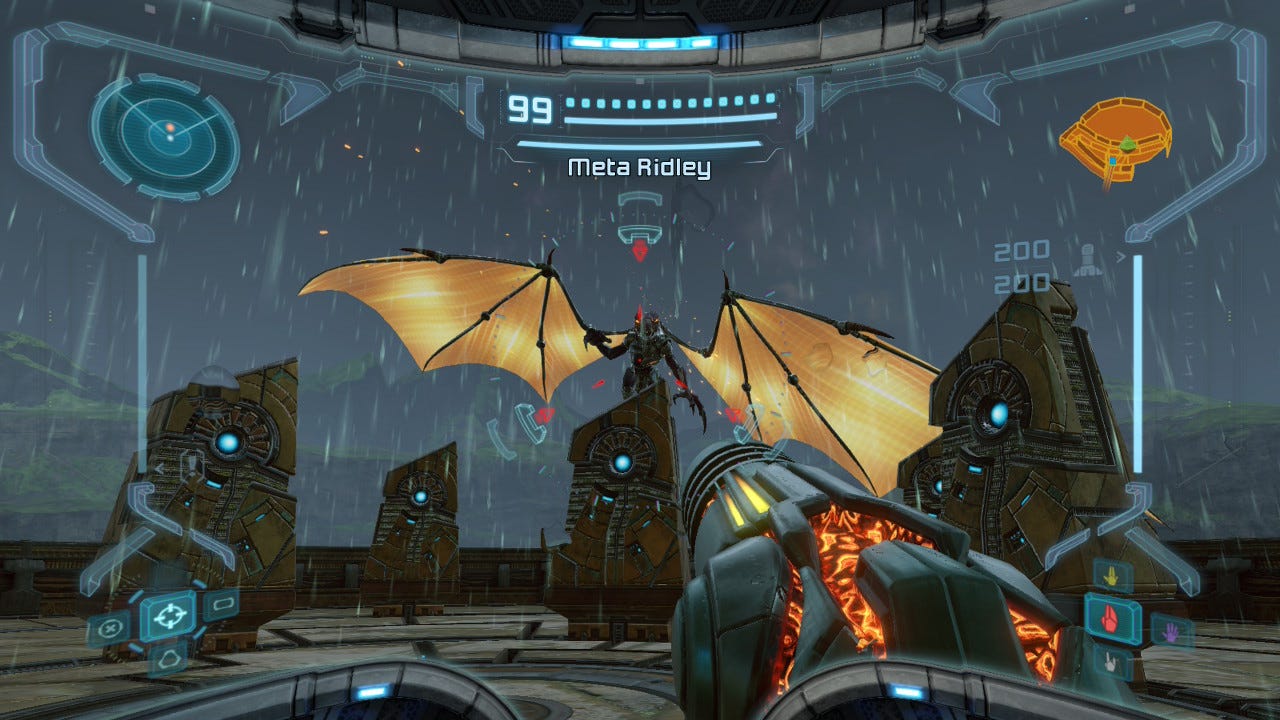Choose the purple Wave Beam hand icon
This screenshot has width=1280, height=720.
(1164, 631)
